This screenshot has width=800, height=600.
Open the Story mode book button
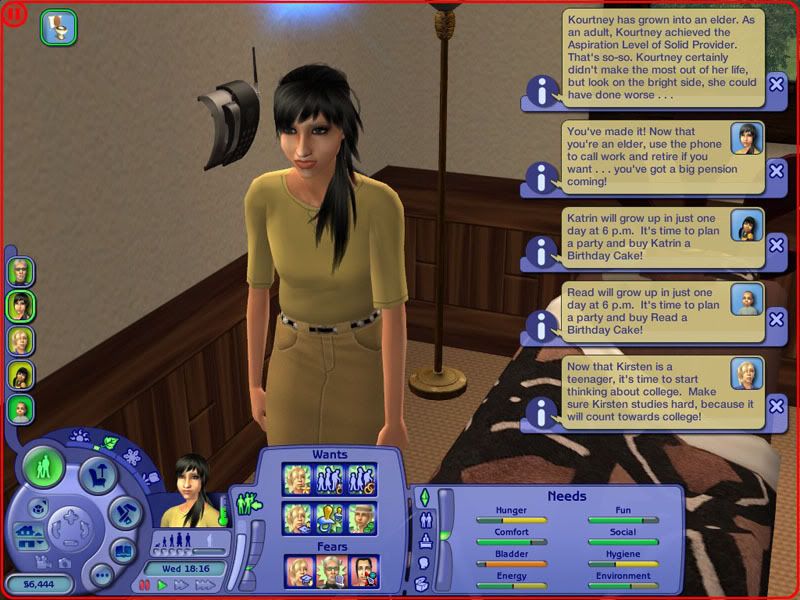pos(122,550)
